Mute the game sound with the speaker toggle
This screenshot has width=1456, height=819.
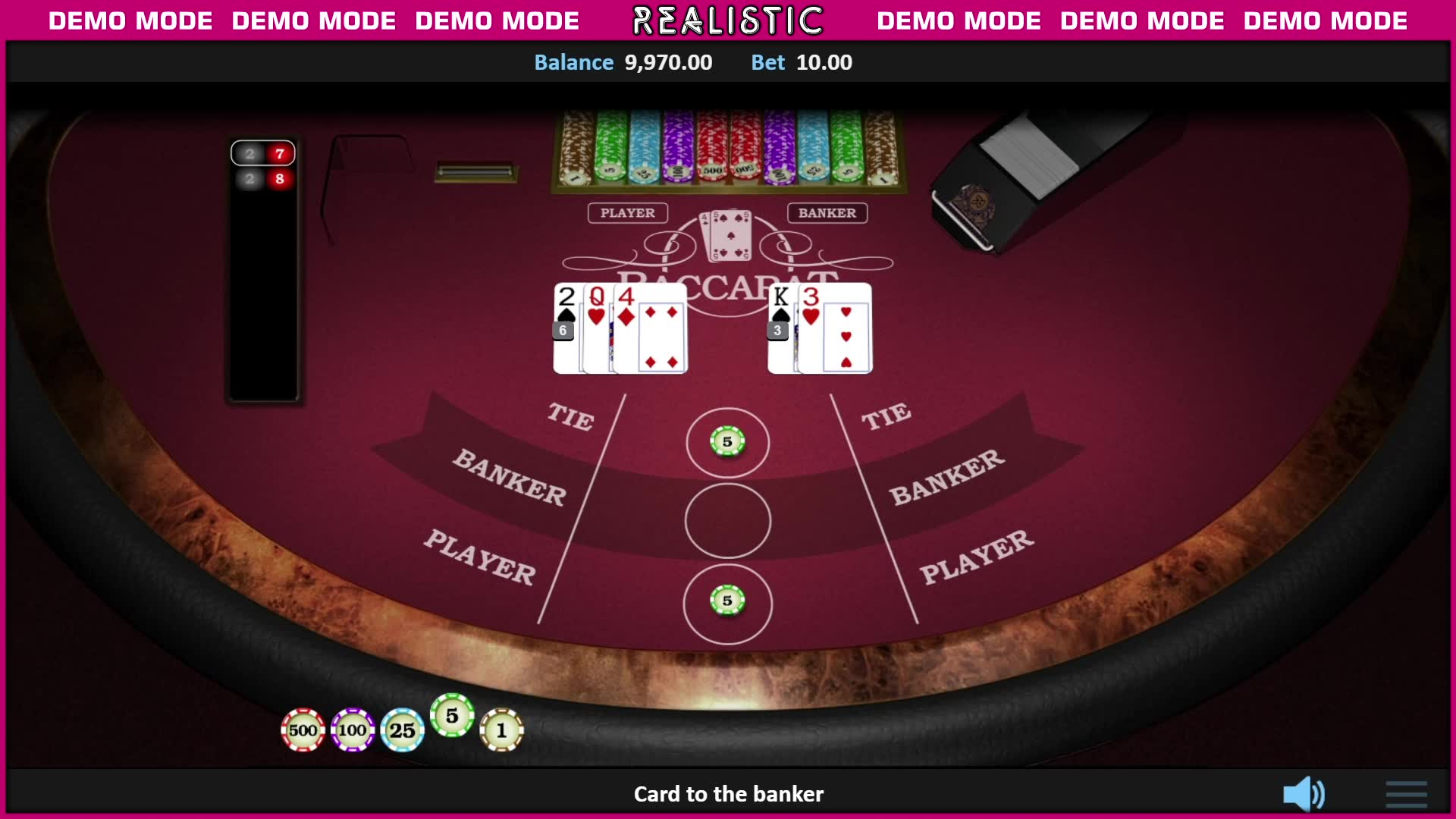coord(1304,793)
